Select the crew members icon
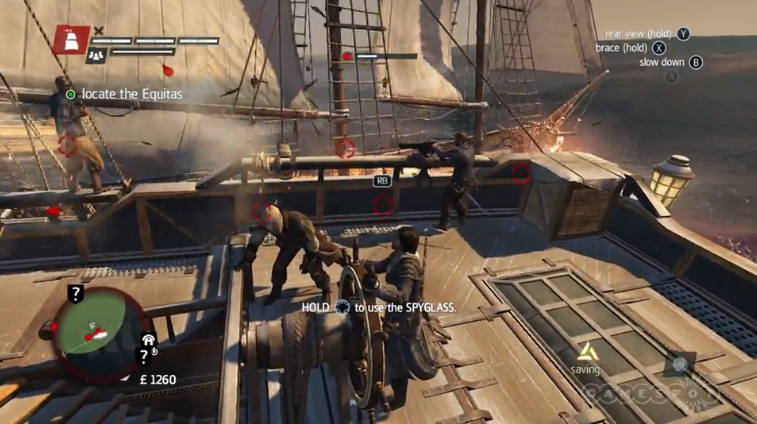Viewport: 757px width, 424px height. coord(96,55)
